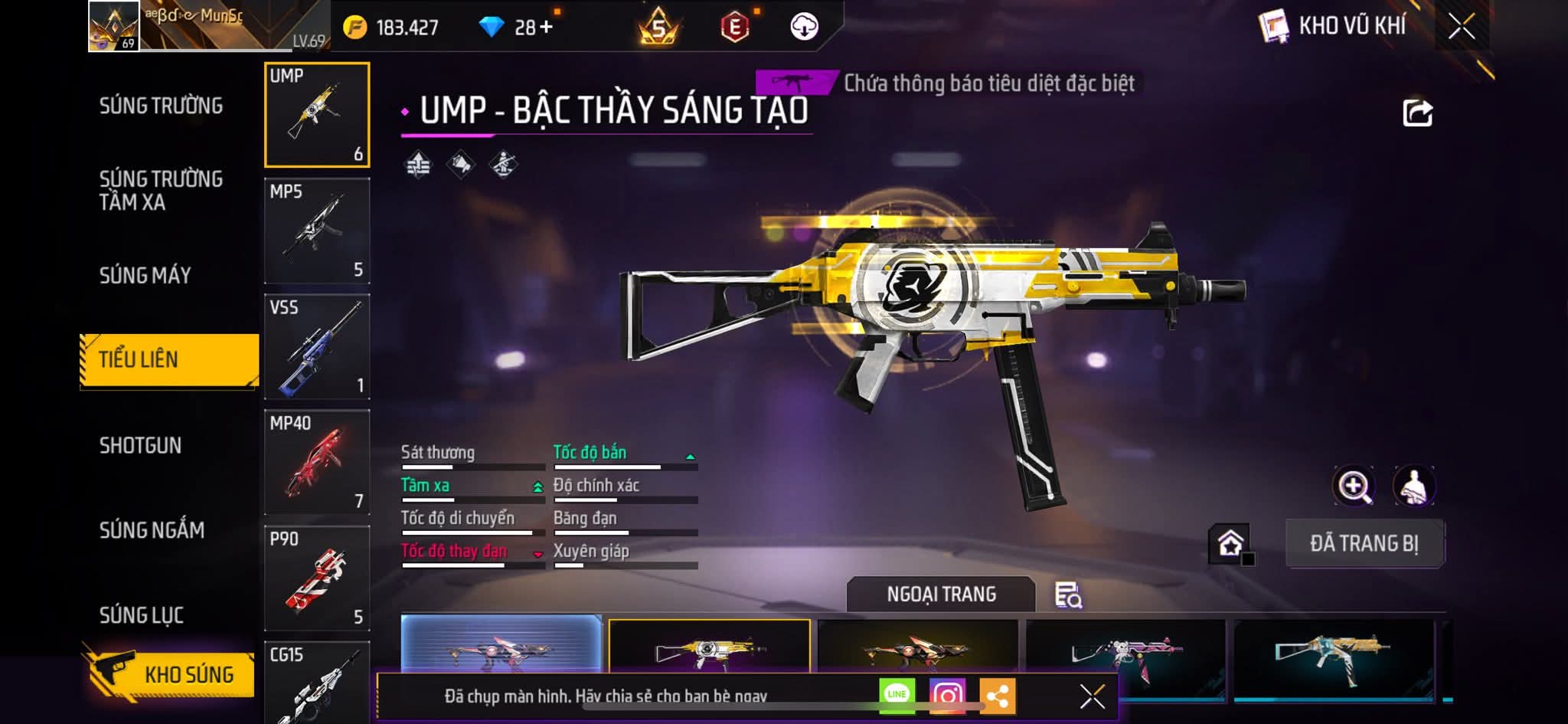The height and width of the screenshot is (724, 1568).
Task: Pick the P90 weapon tile
Action: pos(317,578)
